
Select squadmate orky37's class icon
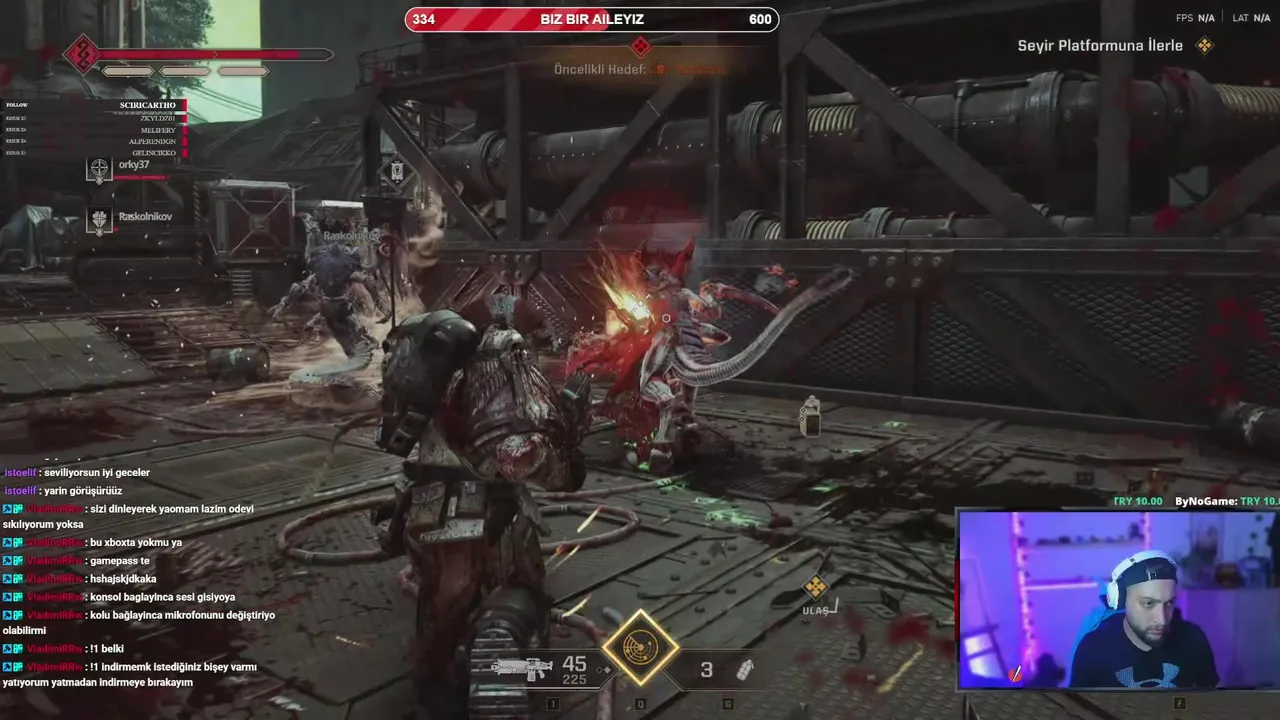99,170
